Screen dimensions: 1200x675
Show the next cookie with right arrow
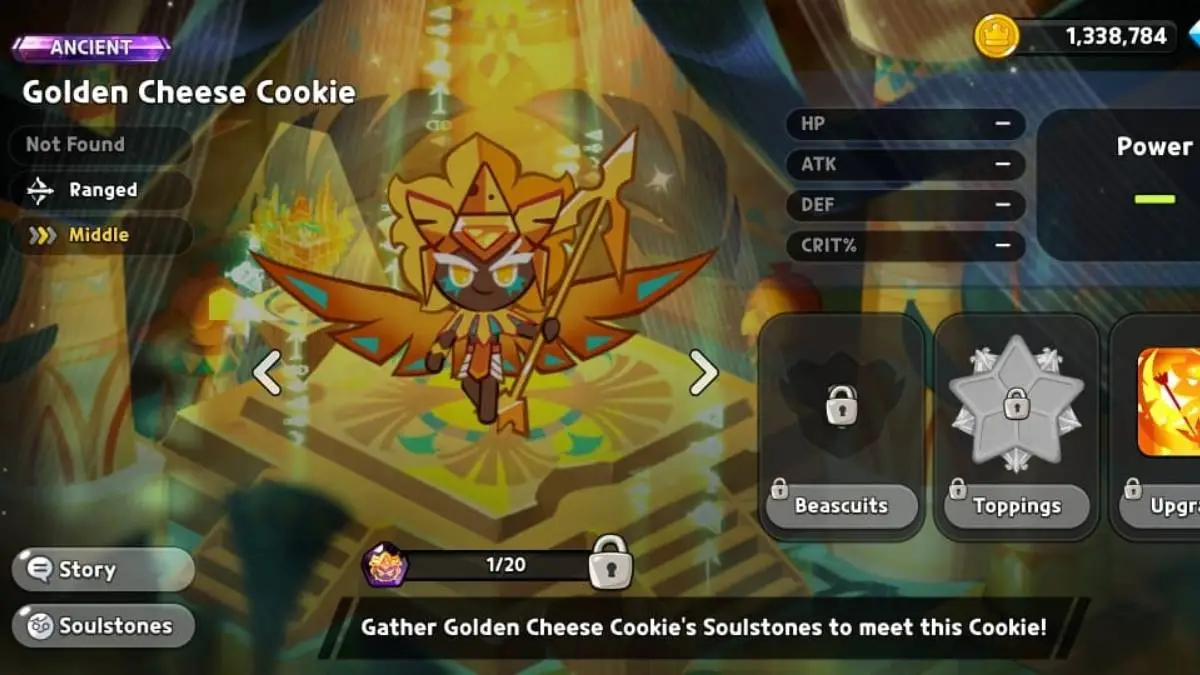coord(703,373)
